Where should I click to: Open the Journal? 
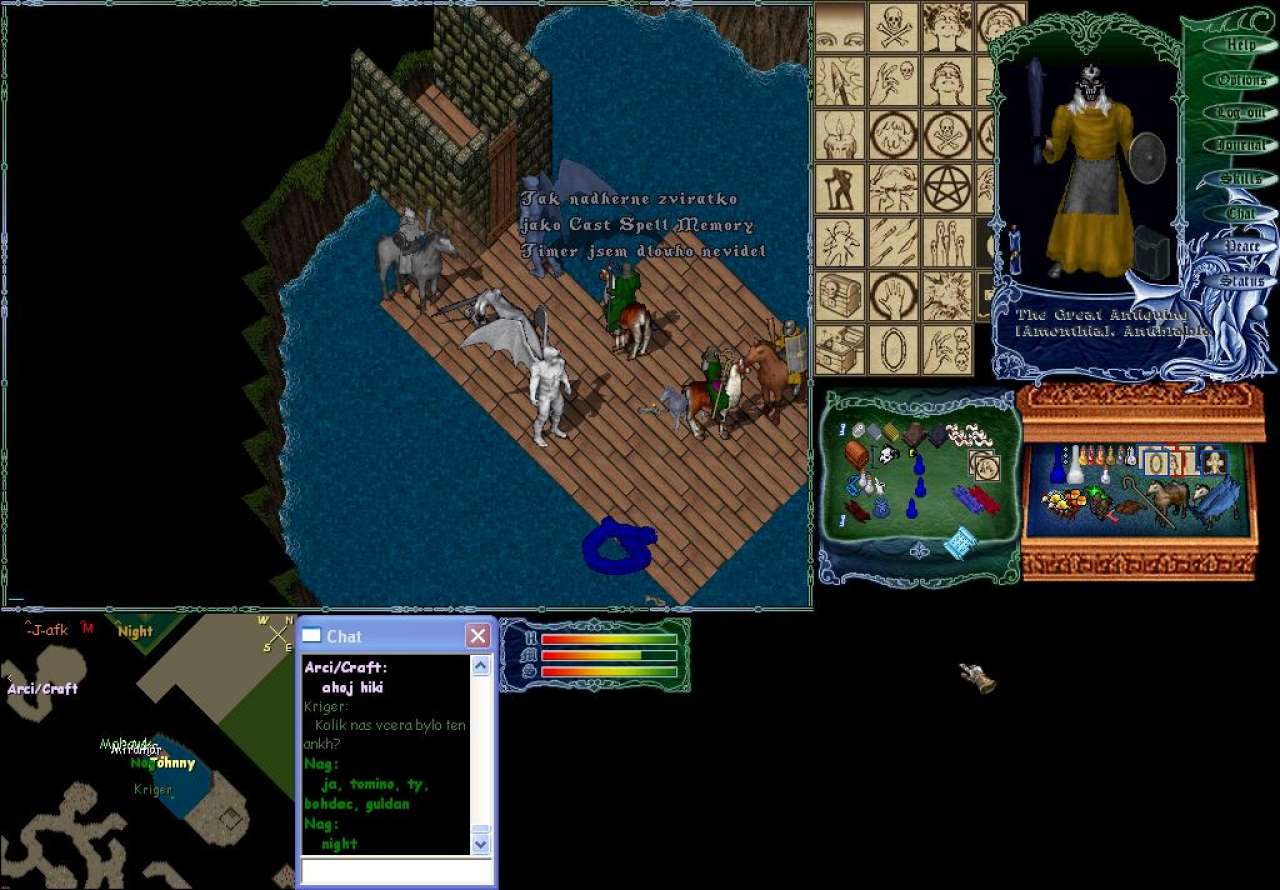tap(1240, 145)
